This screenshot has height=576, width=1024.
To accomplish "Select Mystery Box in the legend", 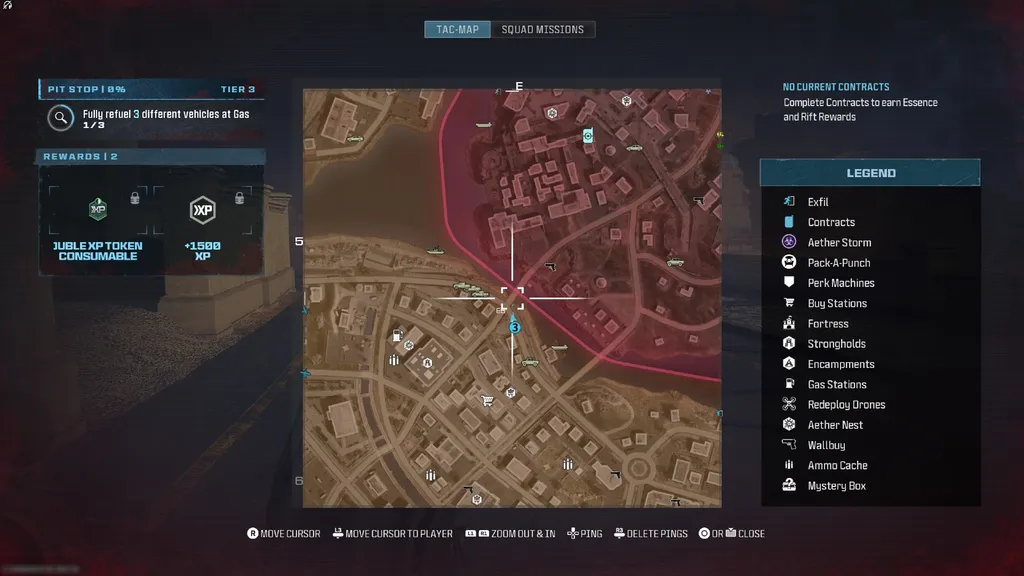I will point(836,486).
